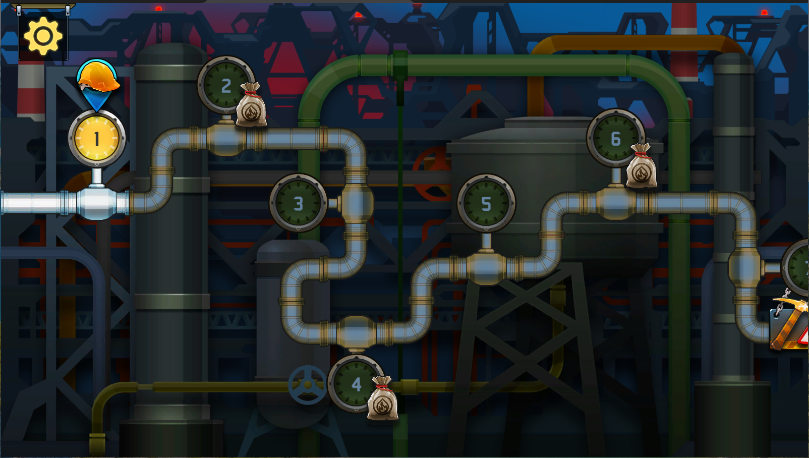Select level 1 gold gauge

pos(97,139)
